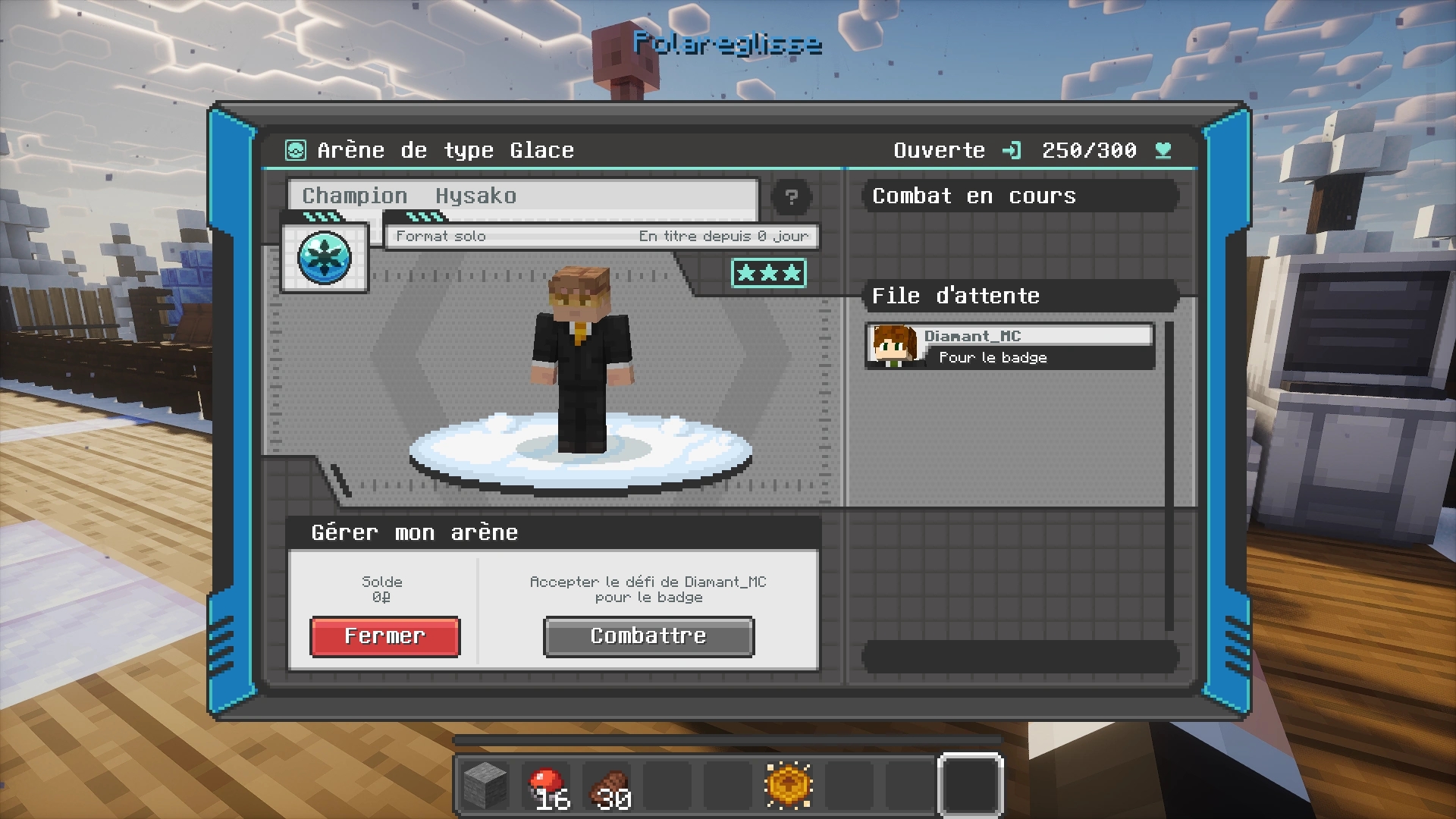Select the stone block hotbar slot
Viewport: 1456px width, 819px height.
coord(485,785)
